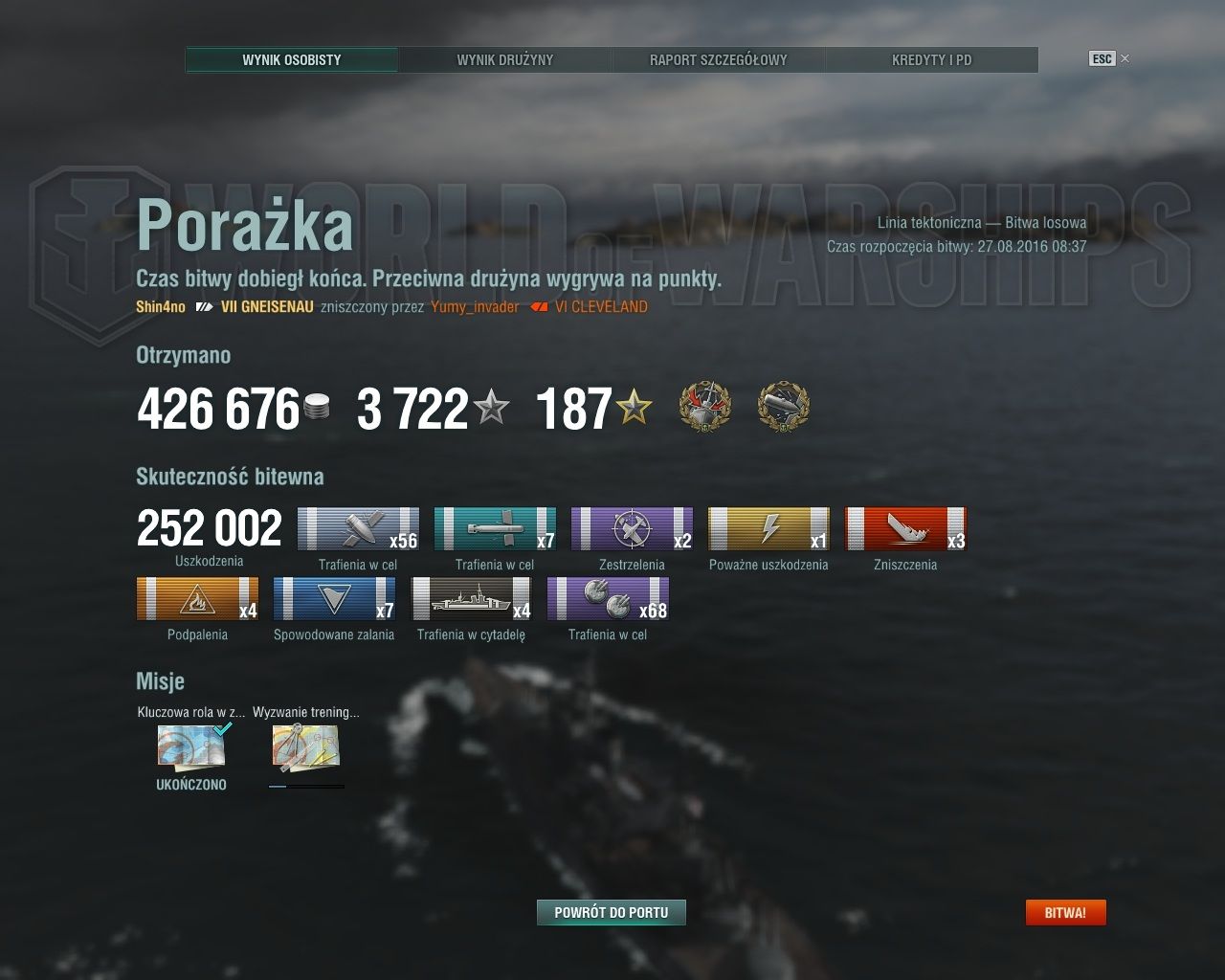
Task: Click the torpedo achievement medal
Action: coord(784,408)
